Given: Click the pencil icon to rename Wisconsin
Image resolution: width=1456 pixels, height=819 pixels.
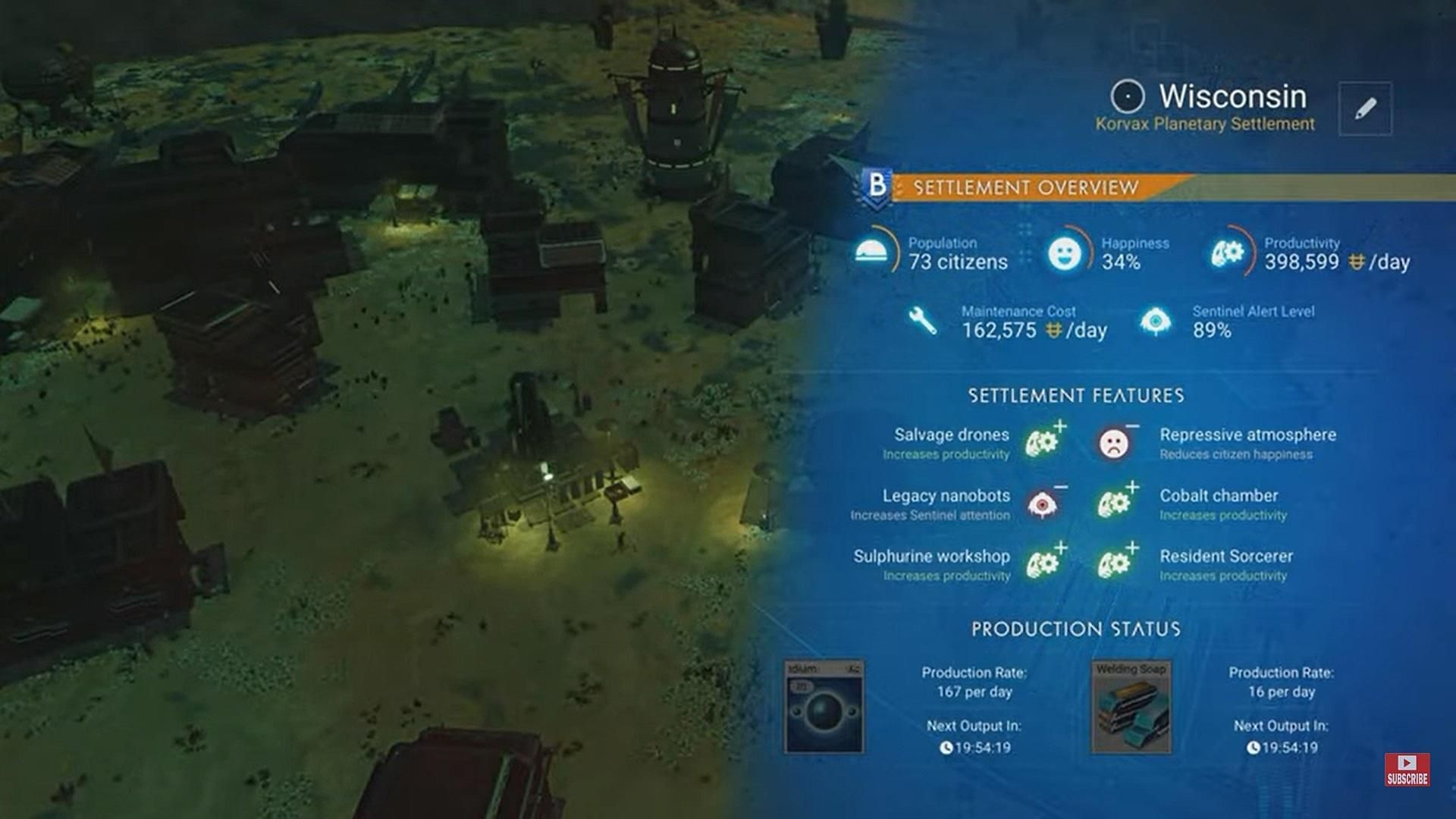Looking at the screenshot, I should pyautogui.click(x=1365, y=108).
